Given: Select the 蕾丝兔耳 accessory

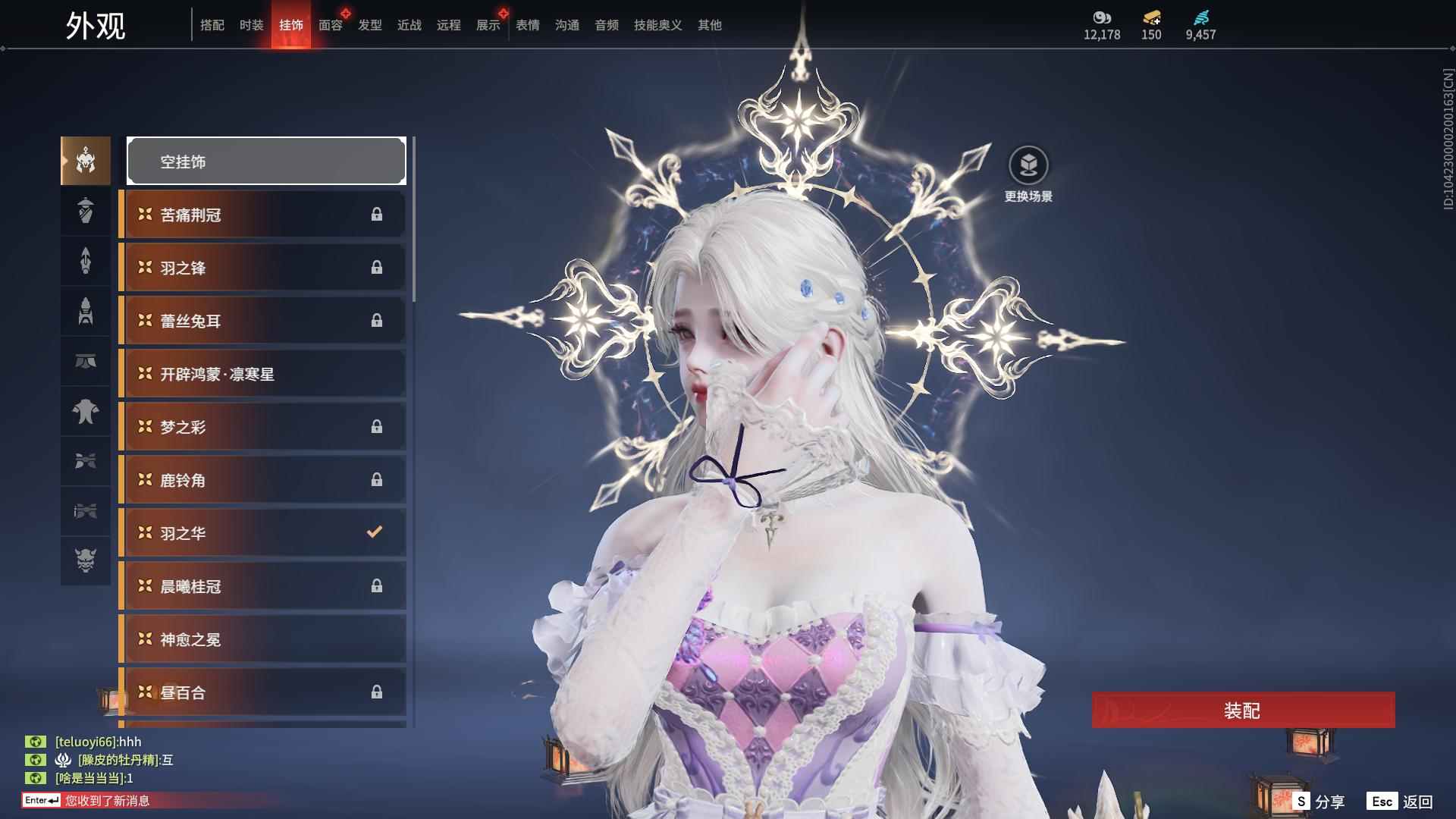Looking at the screenshot, I should [262, 321].
